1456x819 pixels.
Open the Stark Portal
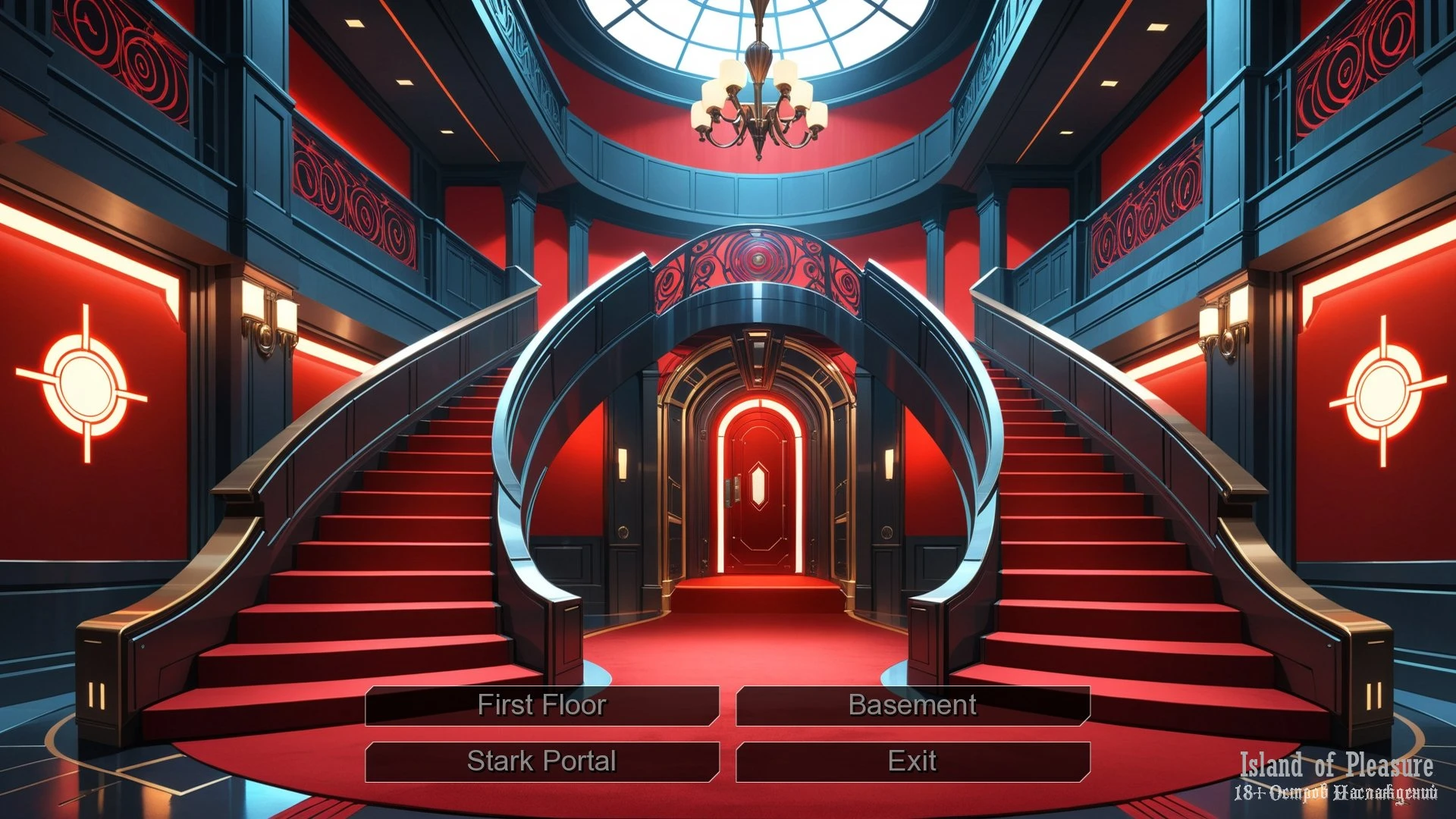coord(541,761)
